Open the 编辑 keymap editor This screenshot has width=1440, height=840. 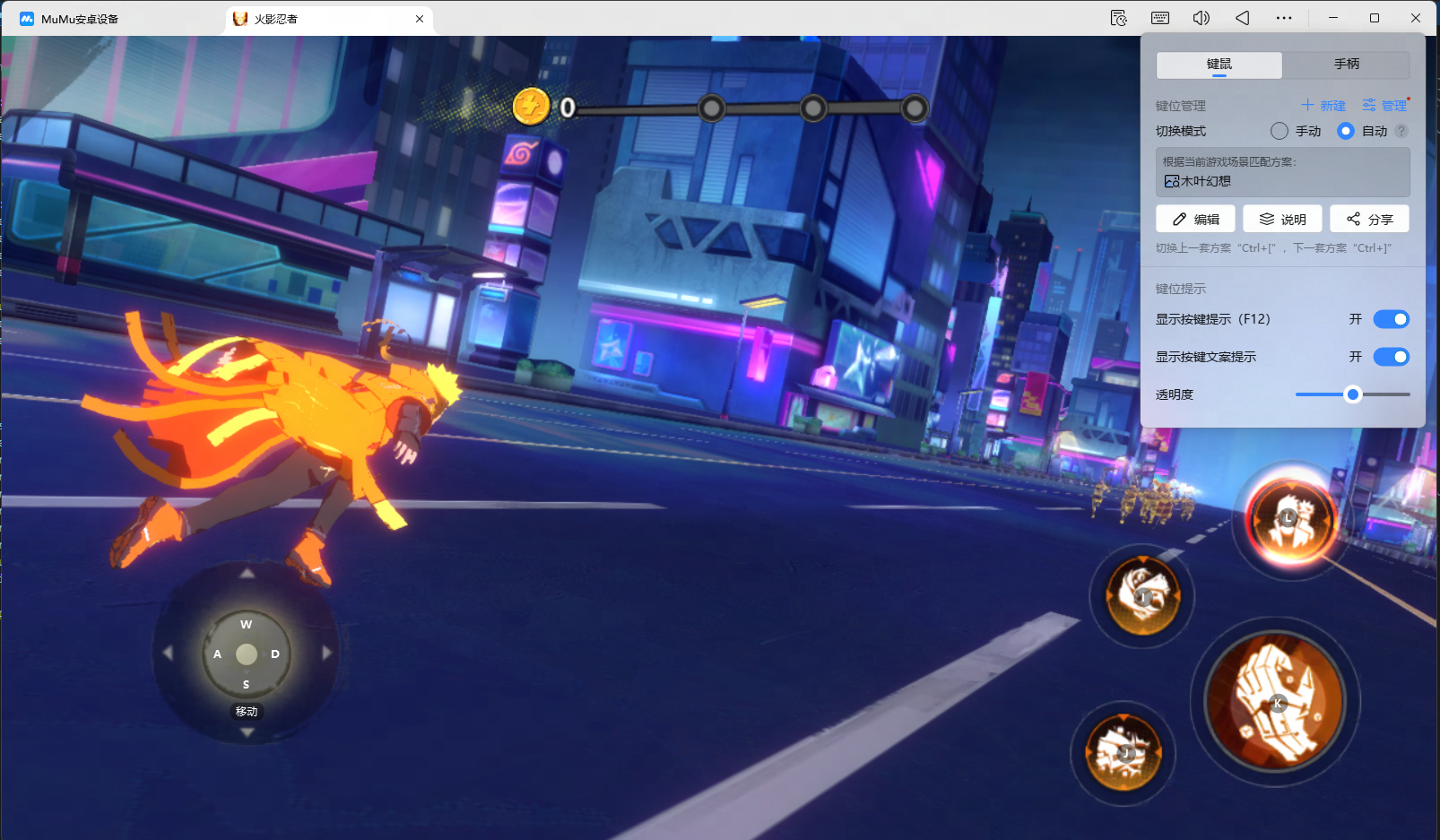point(1195,220)
